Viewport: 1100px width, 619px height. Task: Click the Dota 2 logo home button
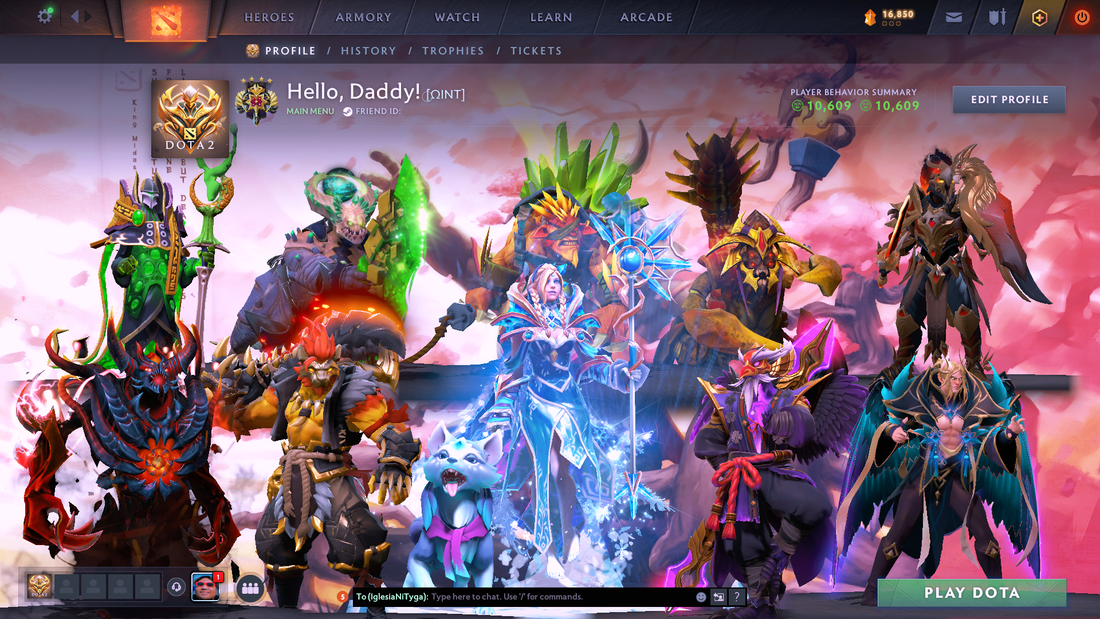click(166, 19)
